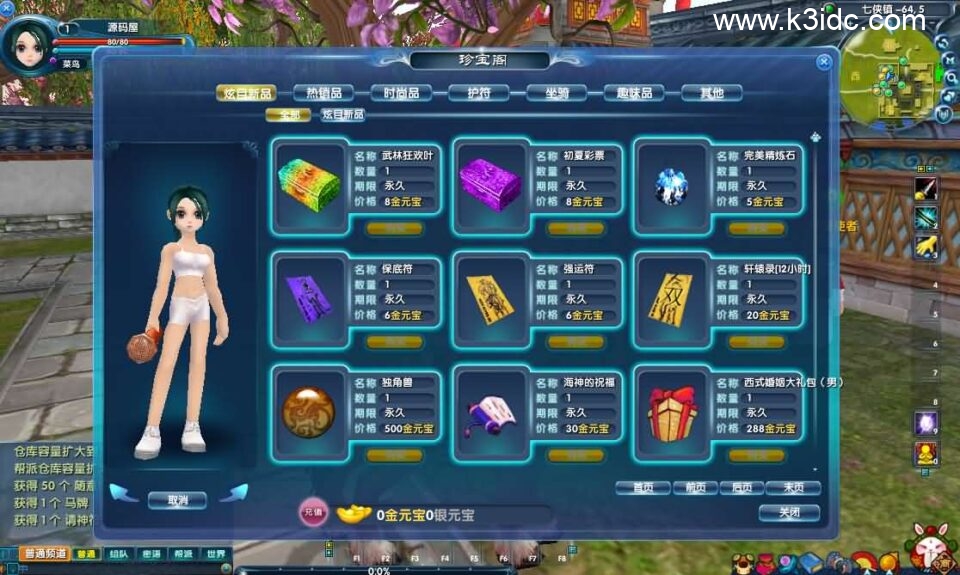Viewport: 960px width, 575px height.
Task: Show the 坐骑 mounts tab
Action: pyautogui.click(x=556, y=93)
